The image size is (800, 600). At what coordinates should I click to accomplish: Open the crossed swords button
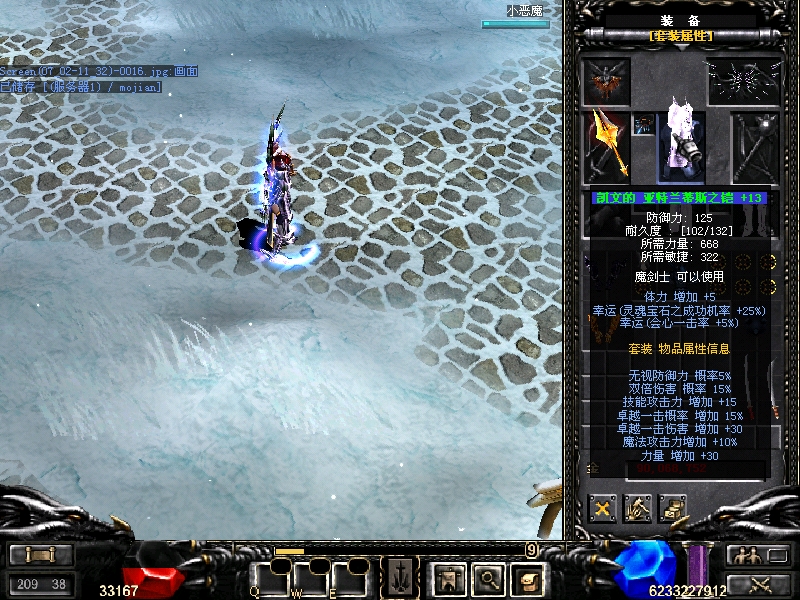(756, 584)
